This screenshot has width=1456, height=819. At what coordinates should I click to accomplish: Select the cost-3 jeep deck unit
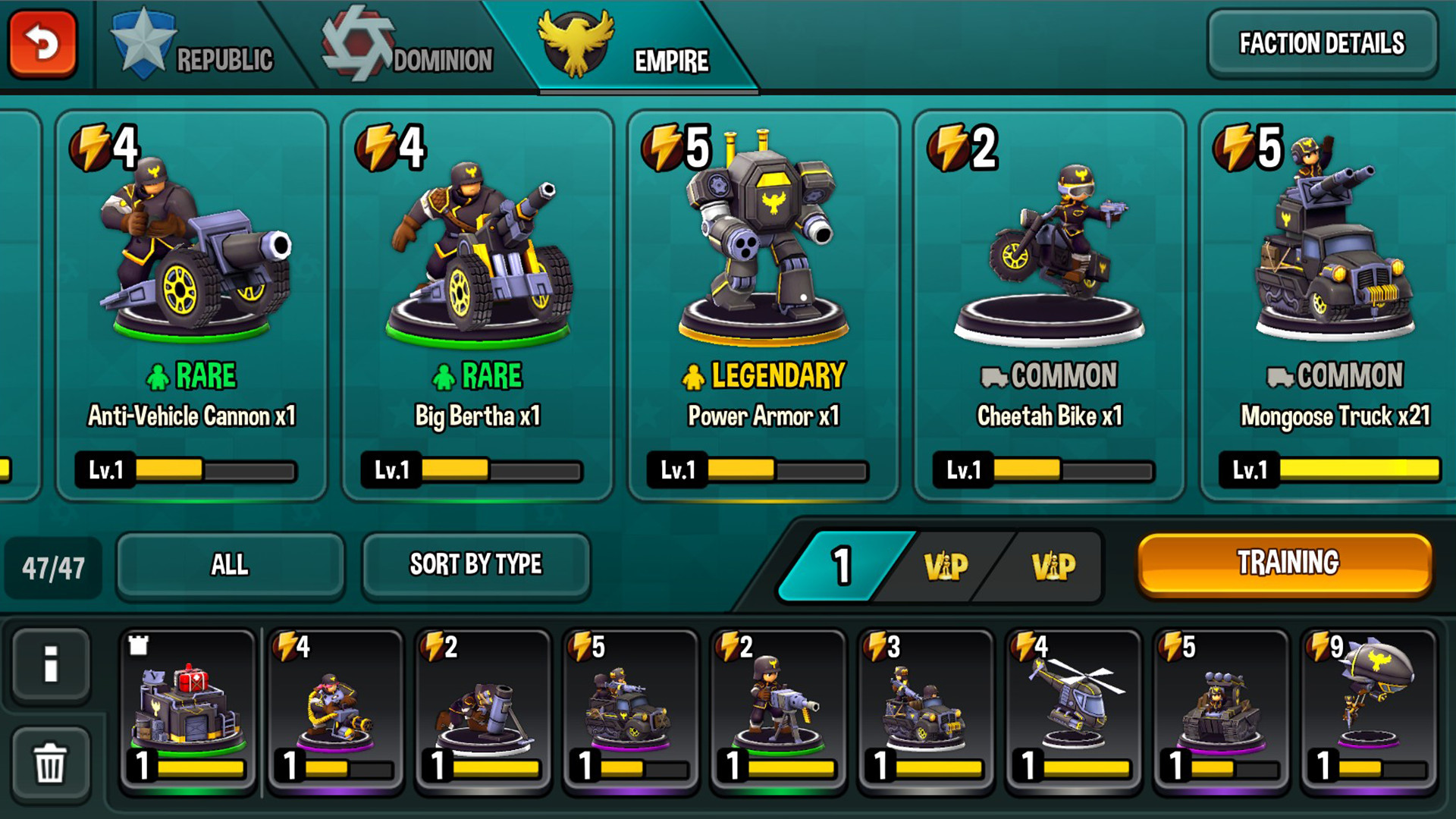[x=925, y=711]
